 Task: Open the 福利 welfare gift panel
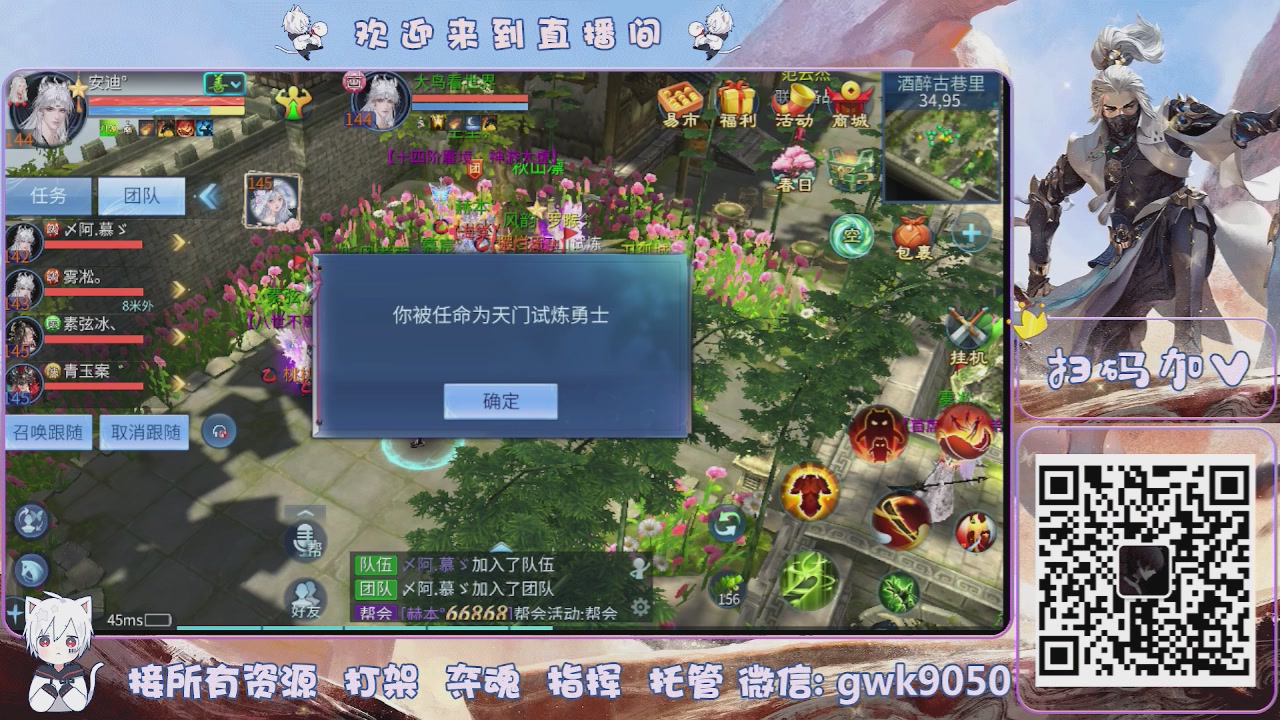point(736,100)
